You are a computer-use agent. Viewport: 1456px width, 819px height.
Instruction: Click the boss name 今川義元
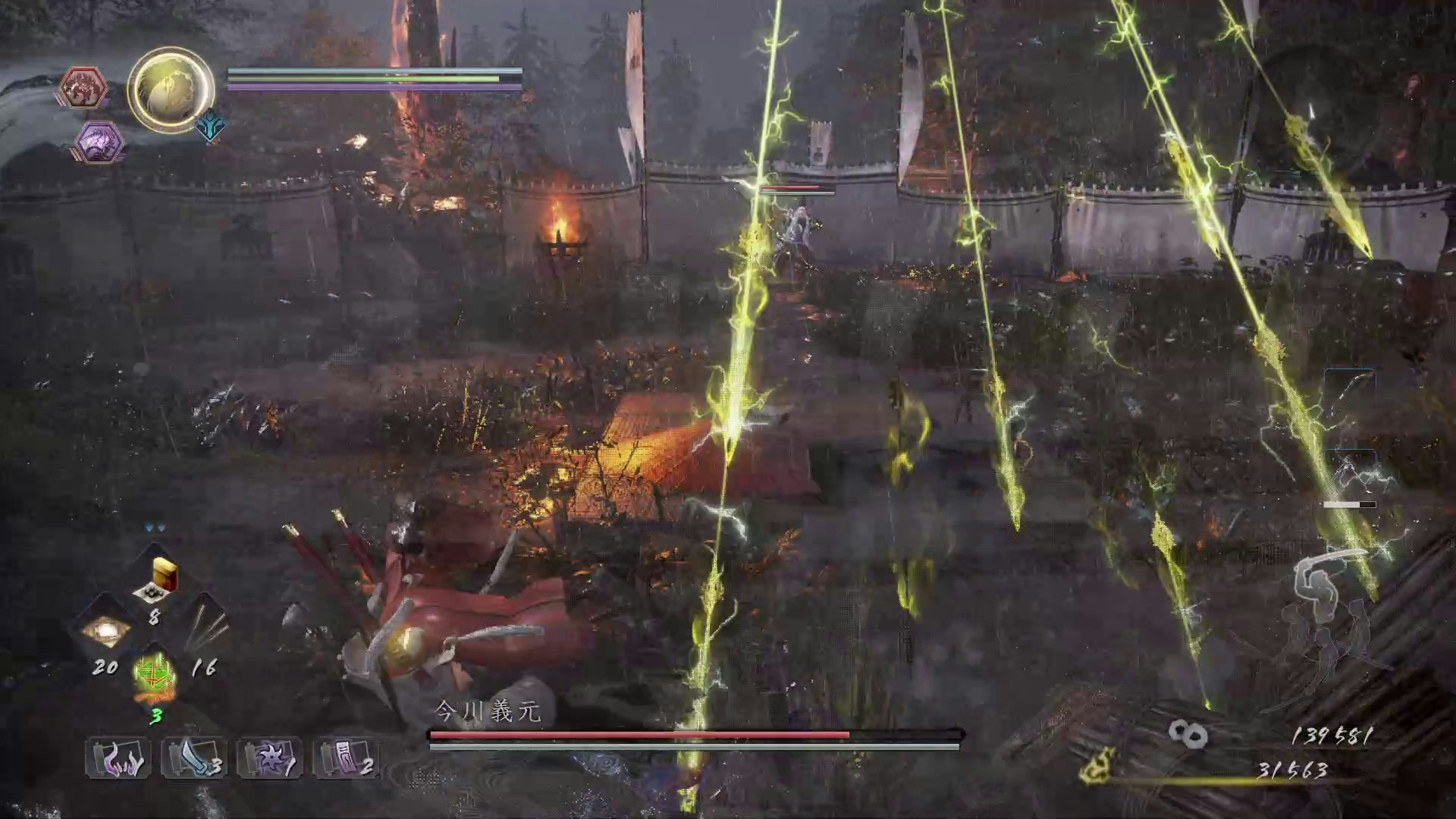click(486, 711)
